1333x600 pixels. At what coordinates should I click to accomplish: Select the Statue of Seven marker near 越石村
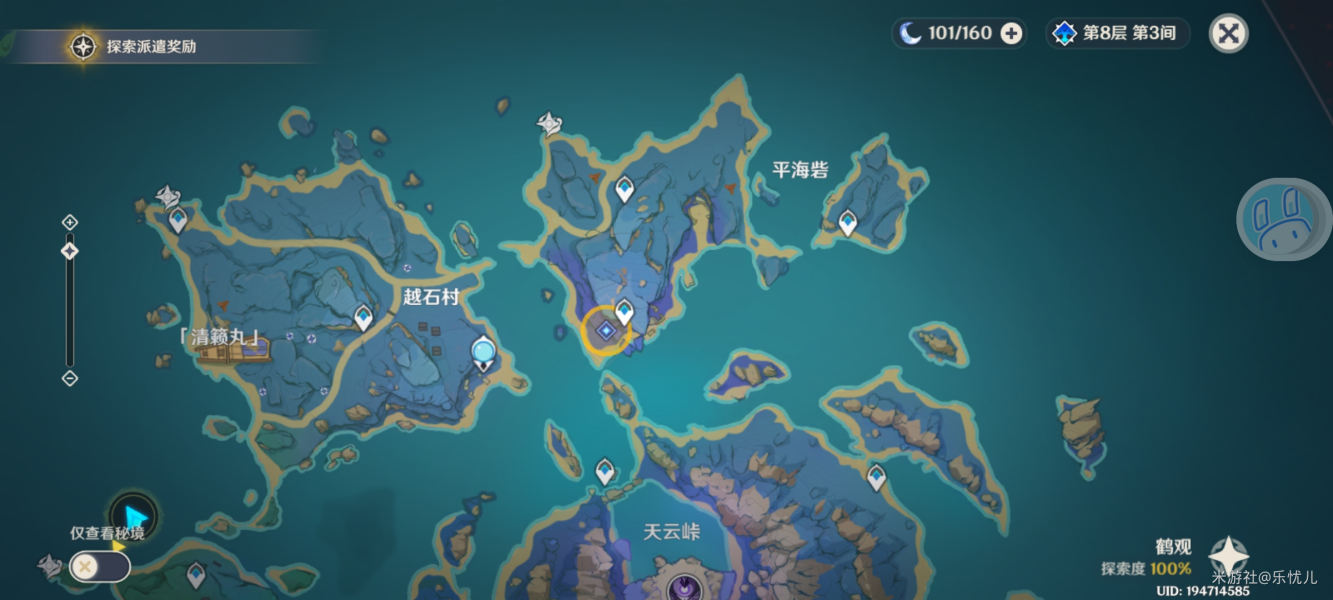[x=484, y=353]
